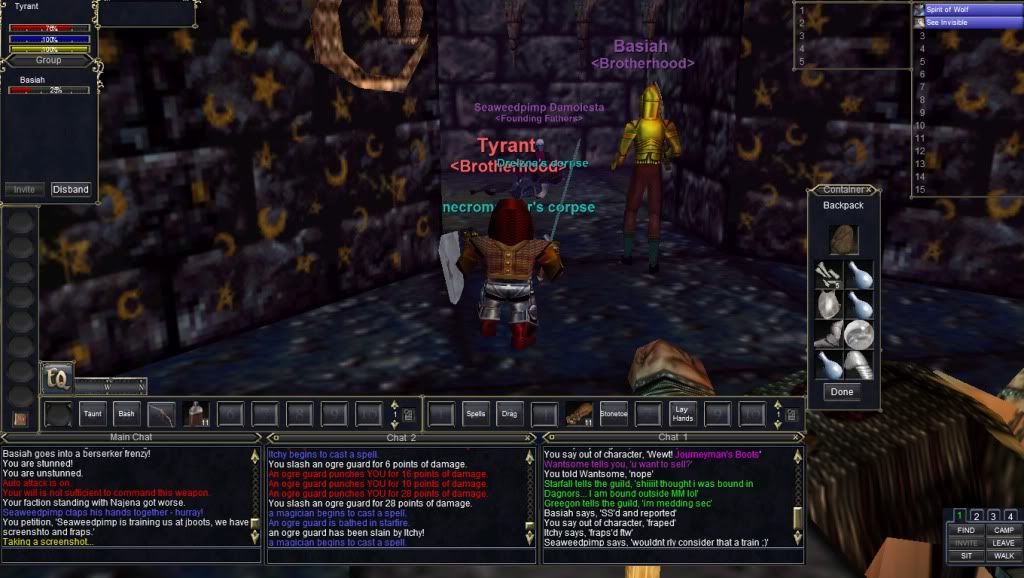
Task: Click the Camp button
Action: (1004, 530)
